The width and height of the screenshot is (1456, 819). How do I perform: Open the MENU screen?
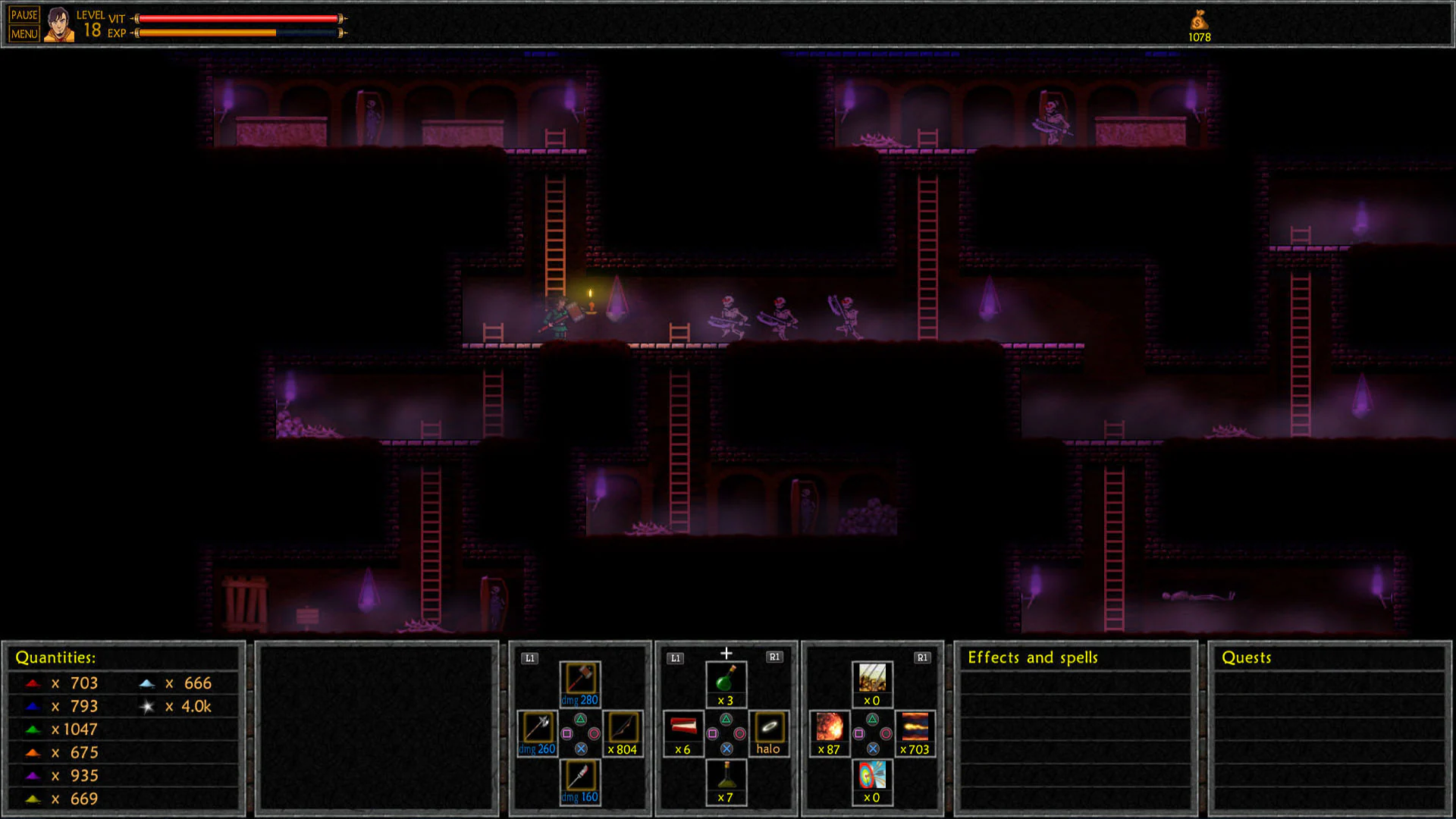click(x=24, y=33)
